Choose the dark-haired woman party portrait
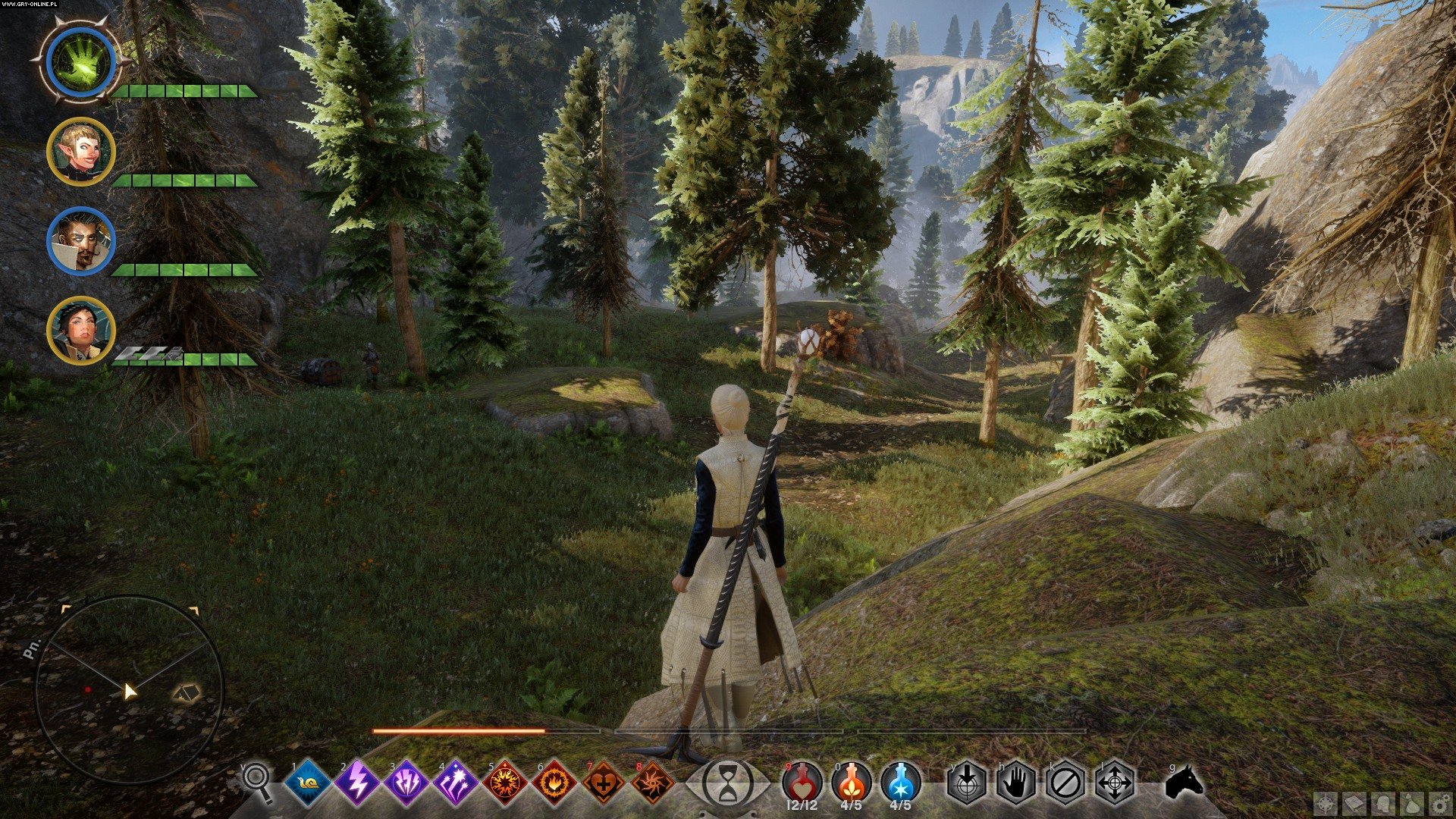 [x=80, y=330]
